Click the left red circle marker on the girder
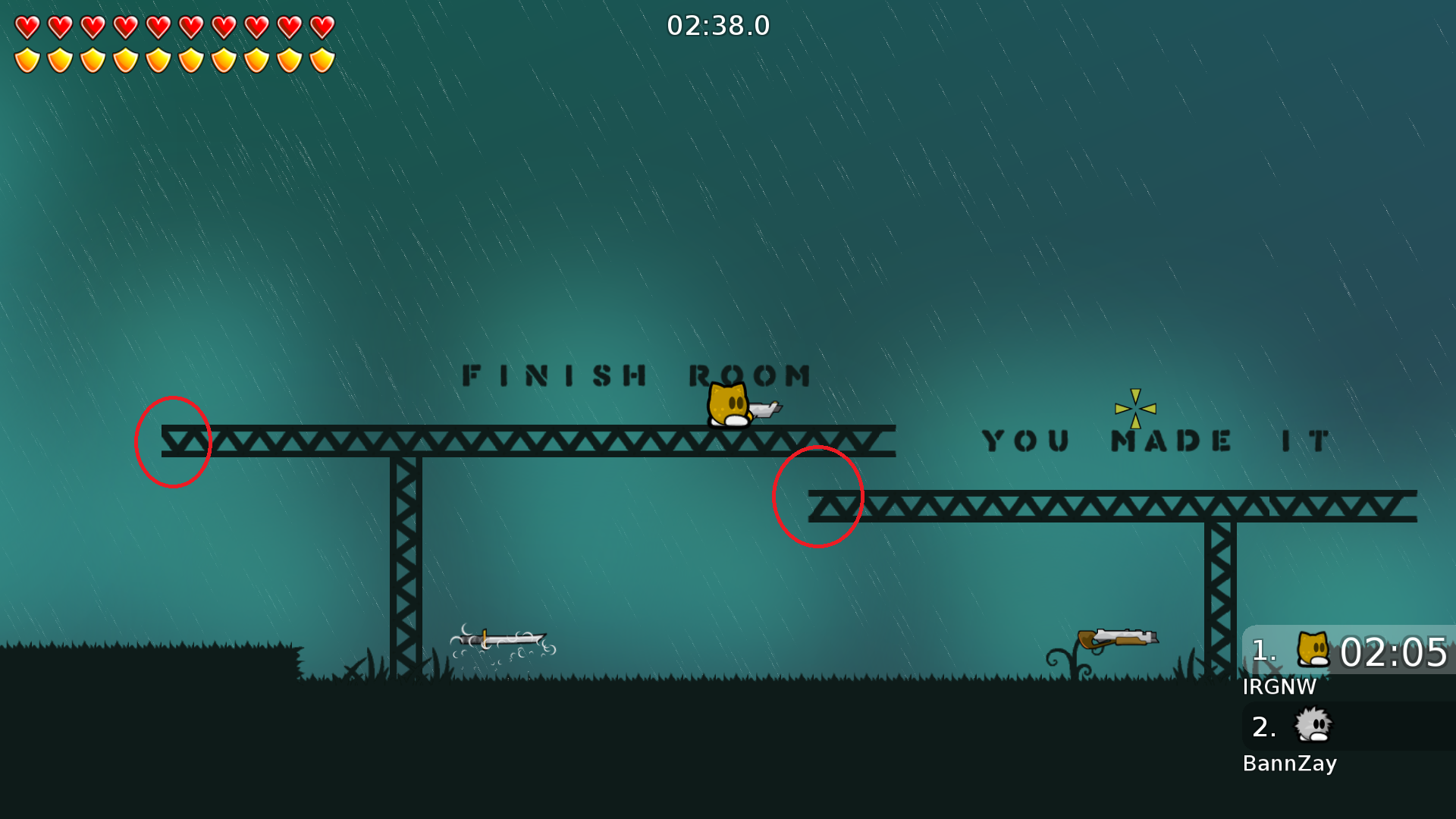 pos(173,442)
